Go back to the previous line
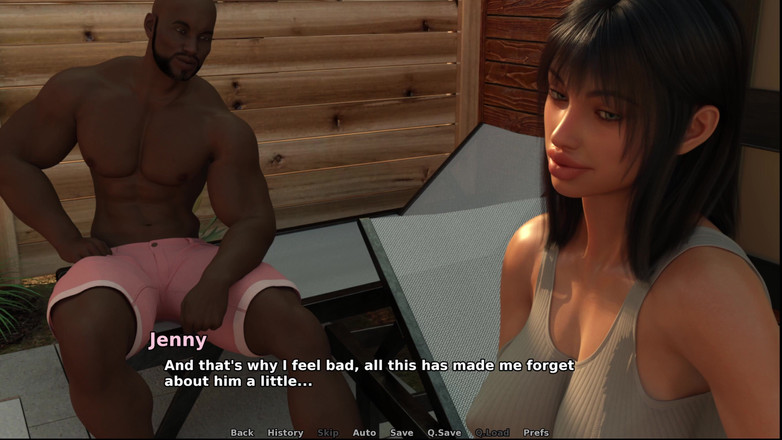This screenshot has height=440, width=782. point(242,433)
